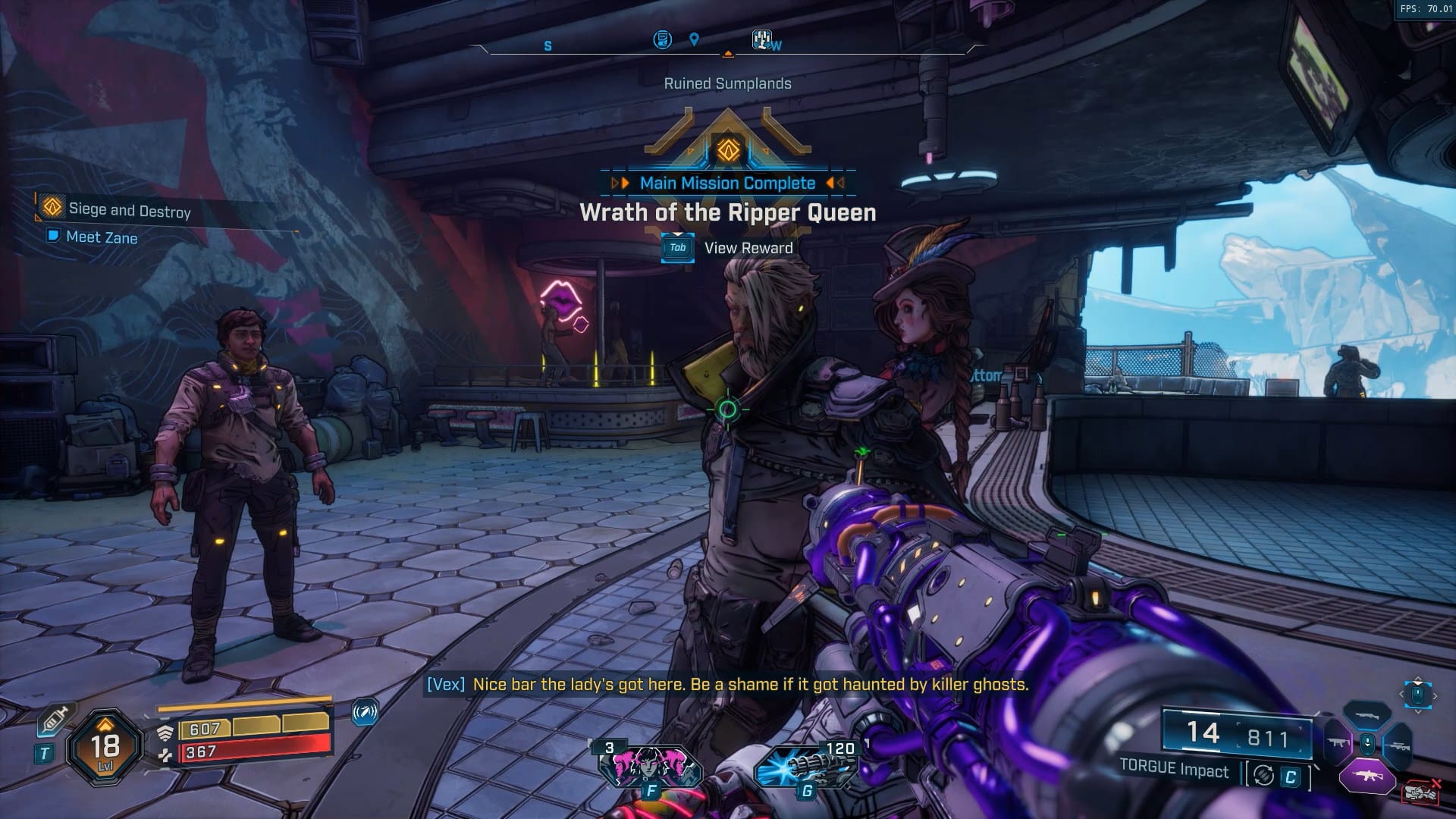Screen dimensions: 1456x819
Task: Click the right chevron on the ordnance selector
Action: pyautogui.click(x=1435, y=695)
